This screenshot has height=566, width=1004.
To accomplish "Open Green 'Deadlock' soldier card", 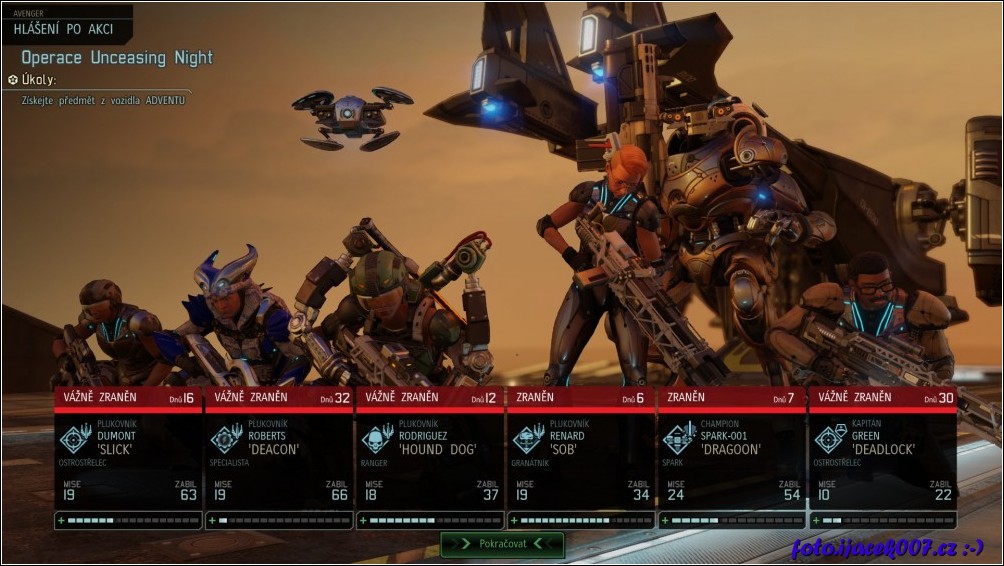I will [883, 455].
